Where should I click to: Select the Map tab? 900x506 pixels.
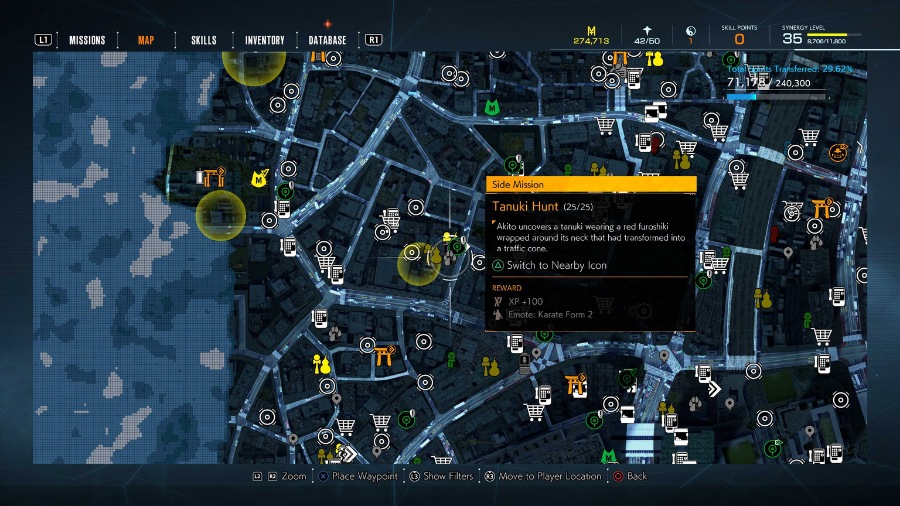point(146,40)
